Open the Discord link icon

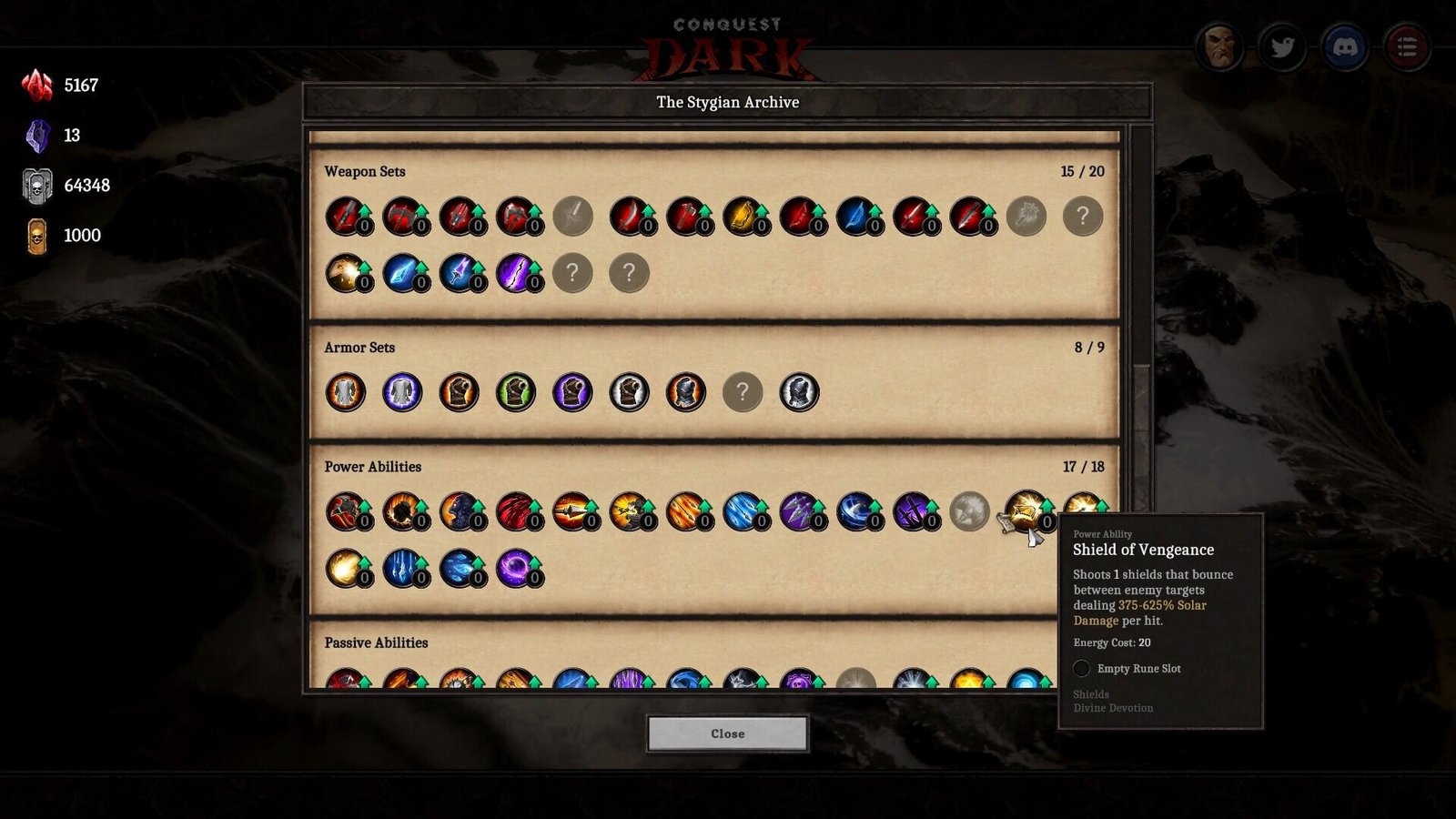1345,48
